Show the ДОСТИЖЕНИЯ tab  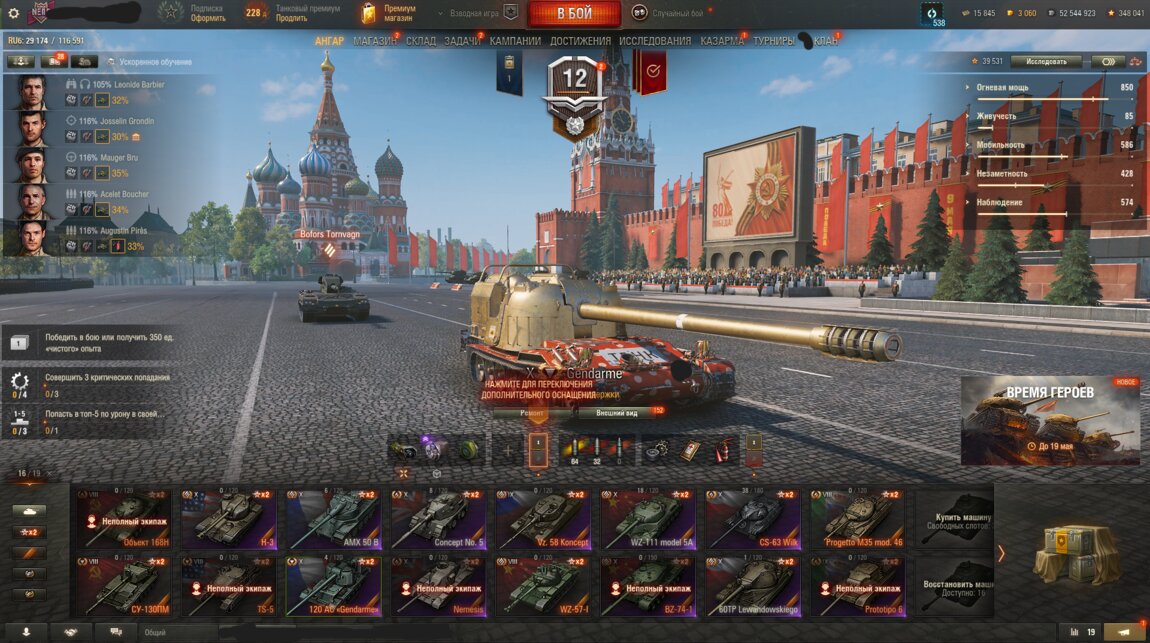pos(580,41)
